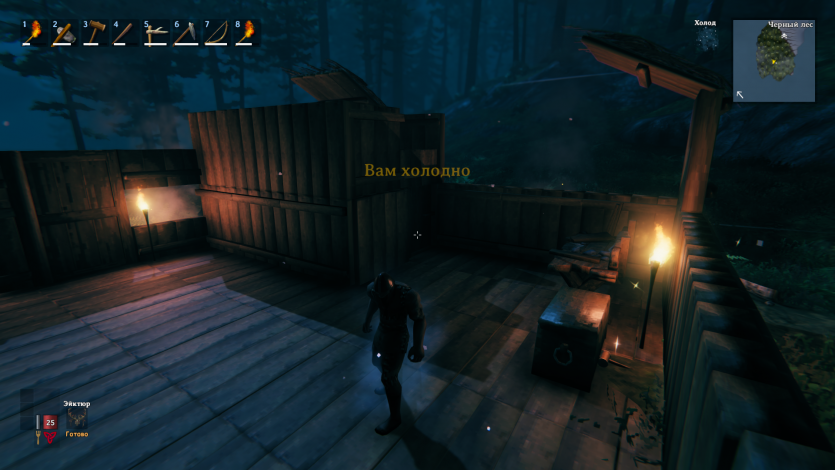Select the torch in hotbar slot 1
The height and width of the screenshot is (470, 835).
pyautogui.click(x=33, y=33)
